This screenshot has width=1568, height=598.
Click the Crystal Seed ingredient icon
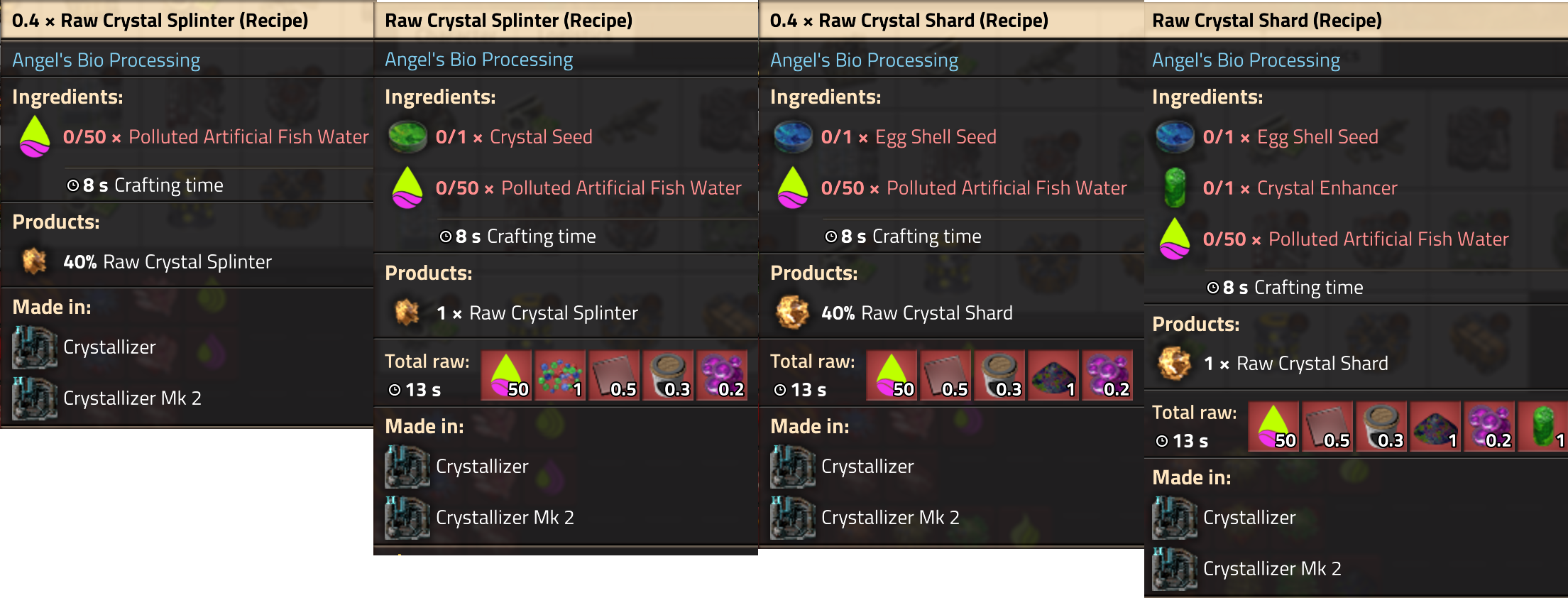pyautogui.click(x=406, y=136)
